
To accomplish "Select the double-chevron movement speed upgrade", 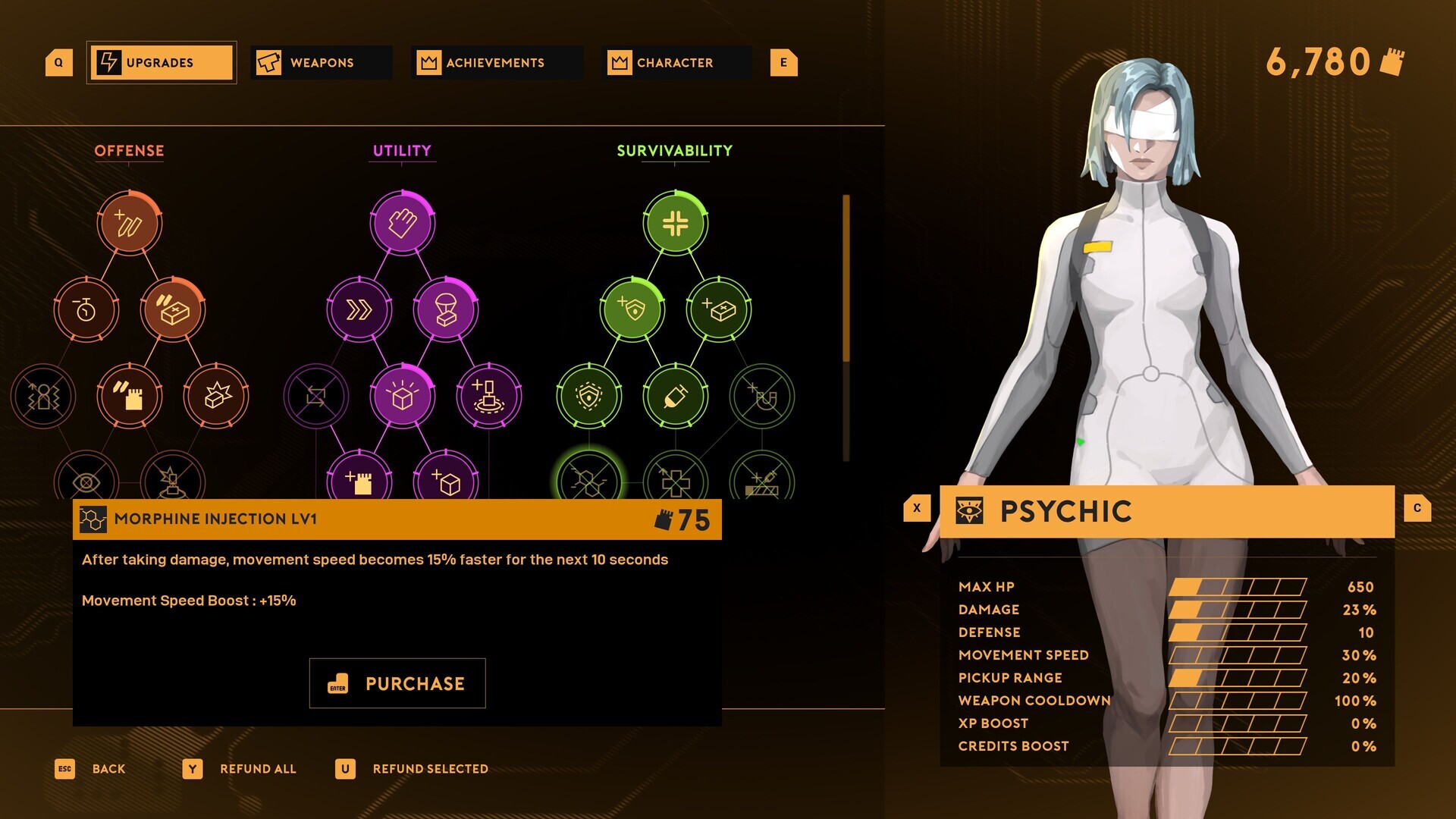I will coord(359,309).
